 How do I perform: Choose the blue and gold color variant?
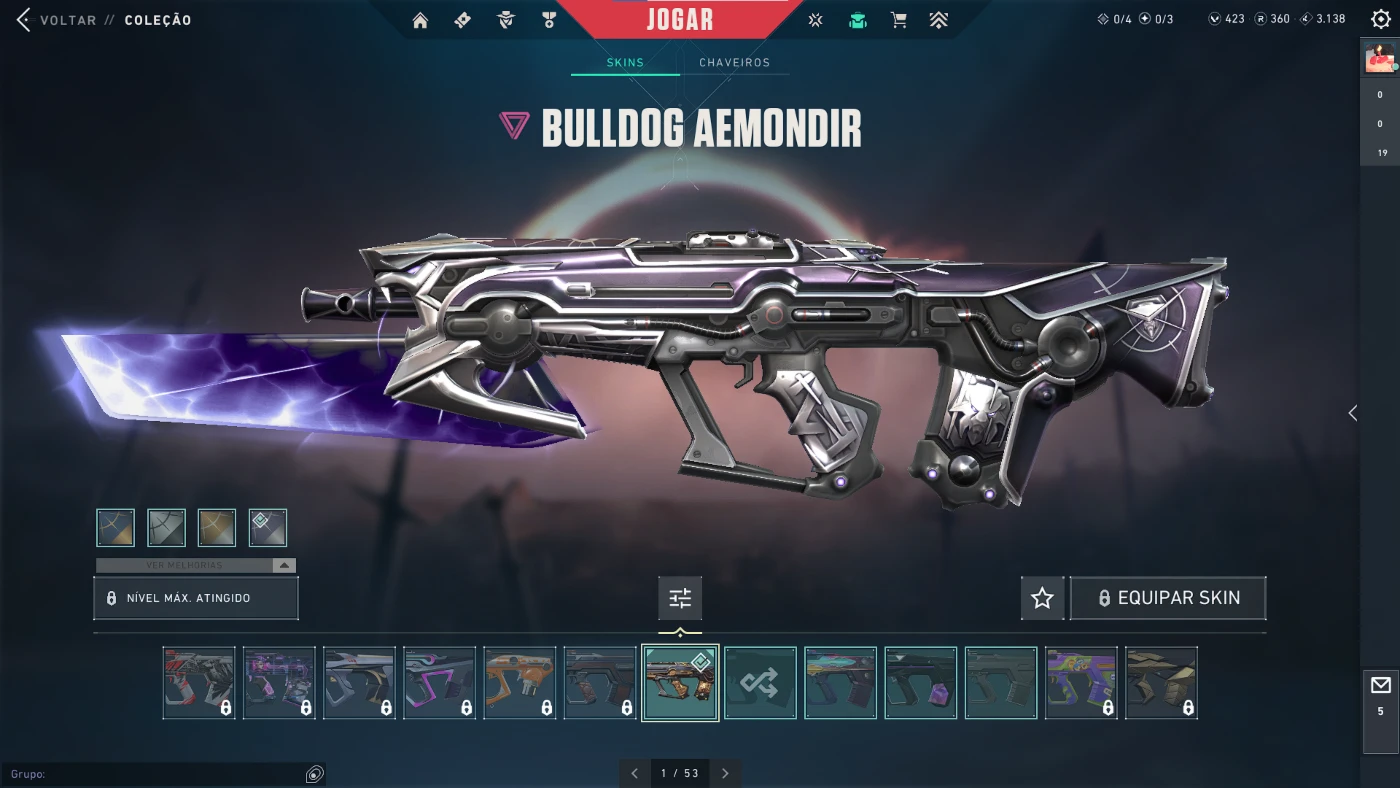[x=116, y=528]
